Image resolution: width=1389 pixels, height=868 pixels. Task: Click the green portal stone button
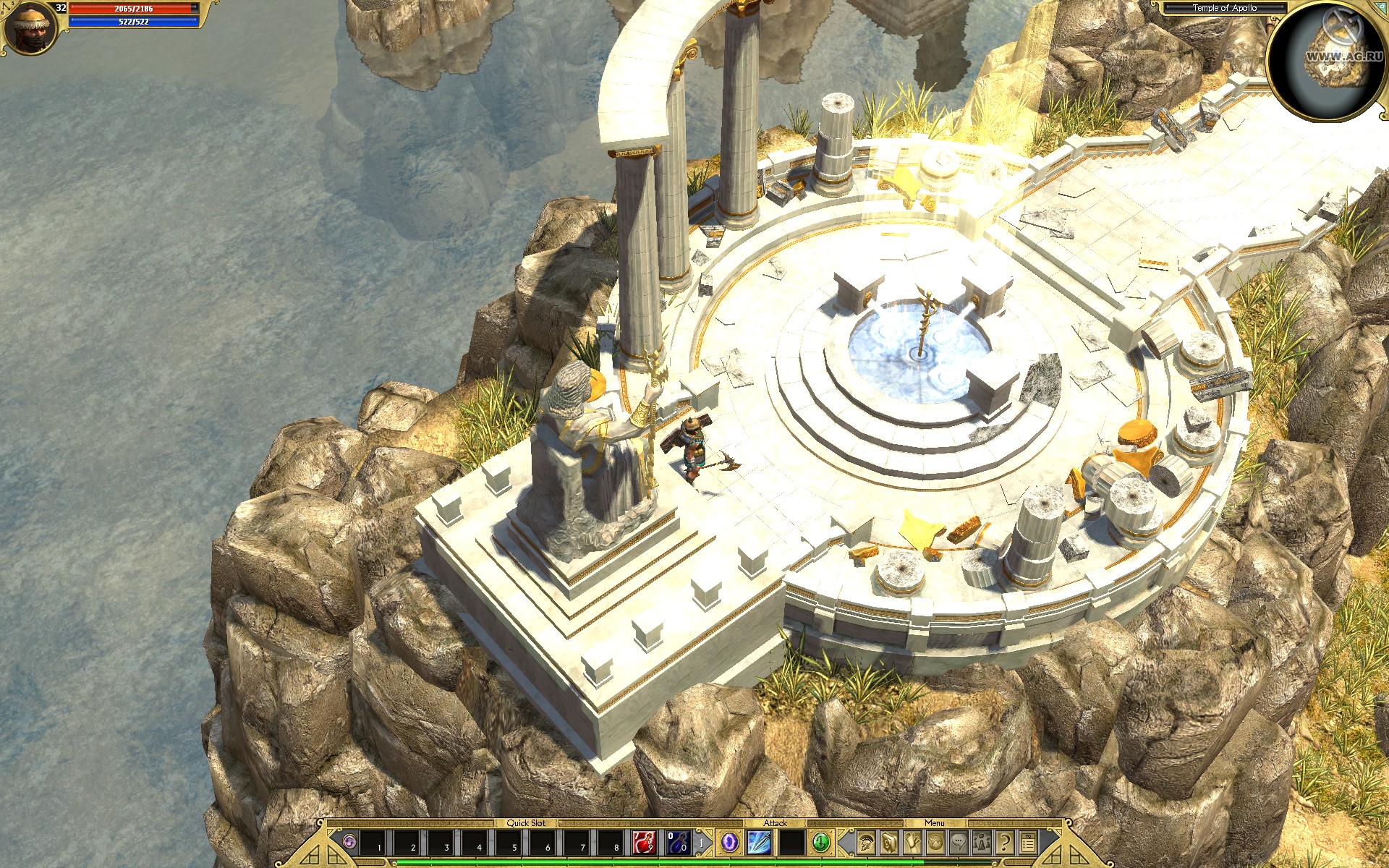[820, 843]
